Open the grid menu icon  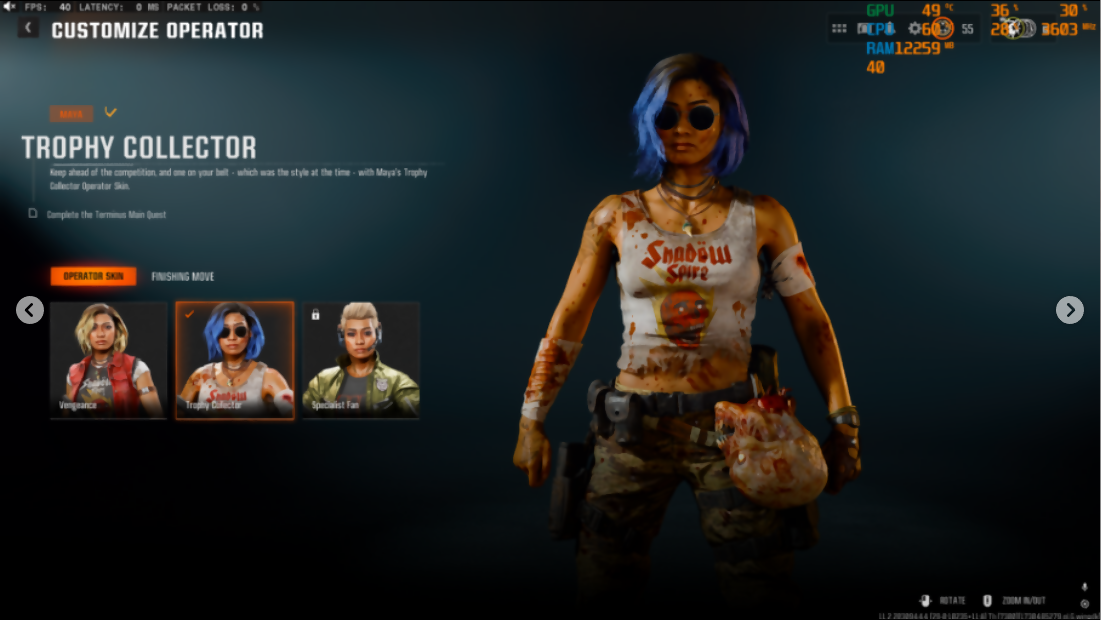839,29
